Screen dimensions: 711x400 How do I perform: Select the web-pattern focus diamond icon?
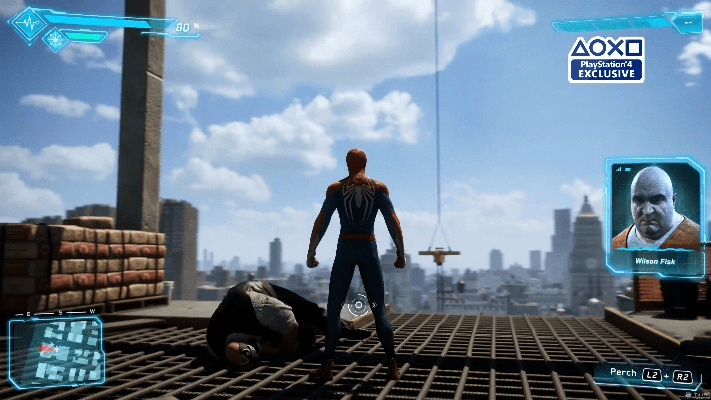(x=56, y=40)
